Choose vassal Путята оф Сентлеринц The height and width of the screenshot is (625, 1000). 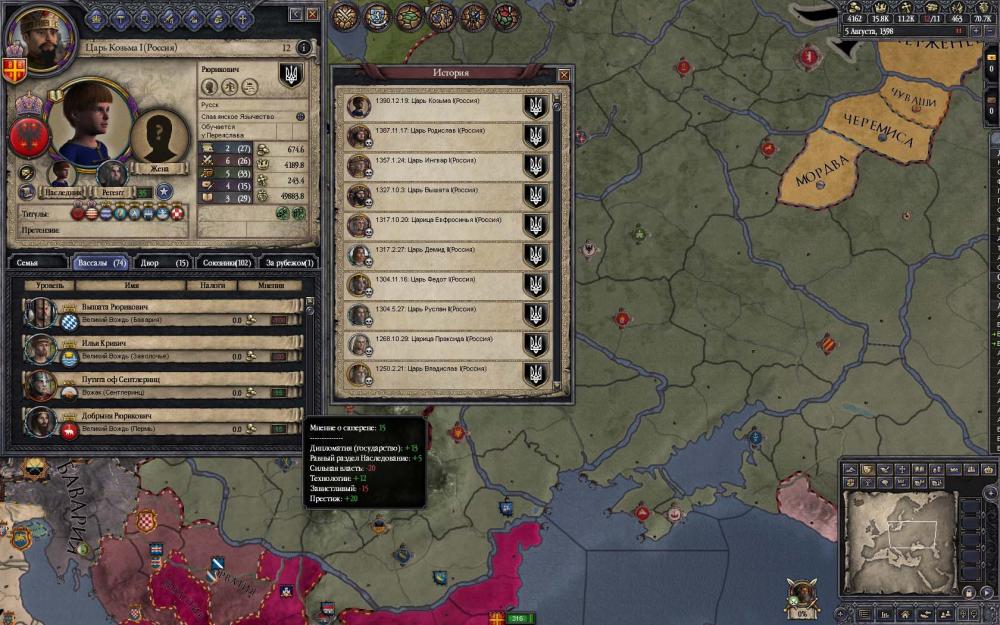coord(160,385)
